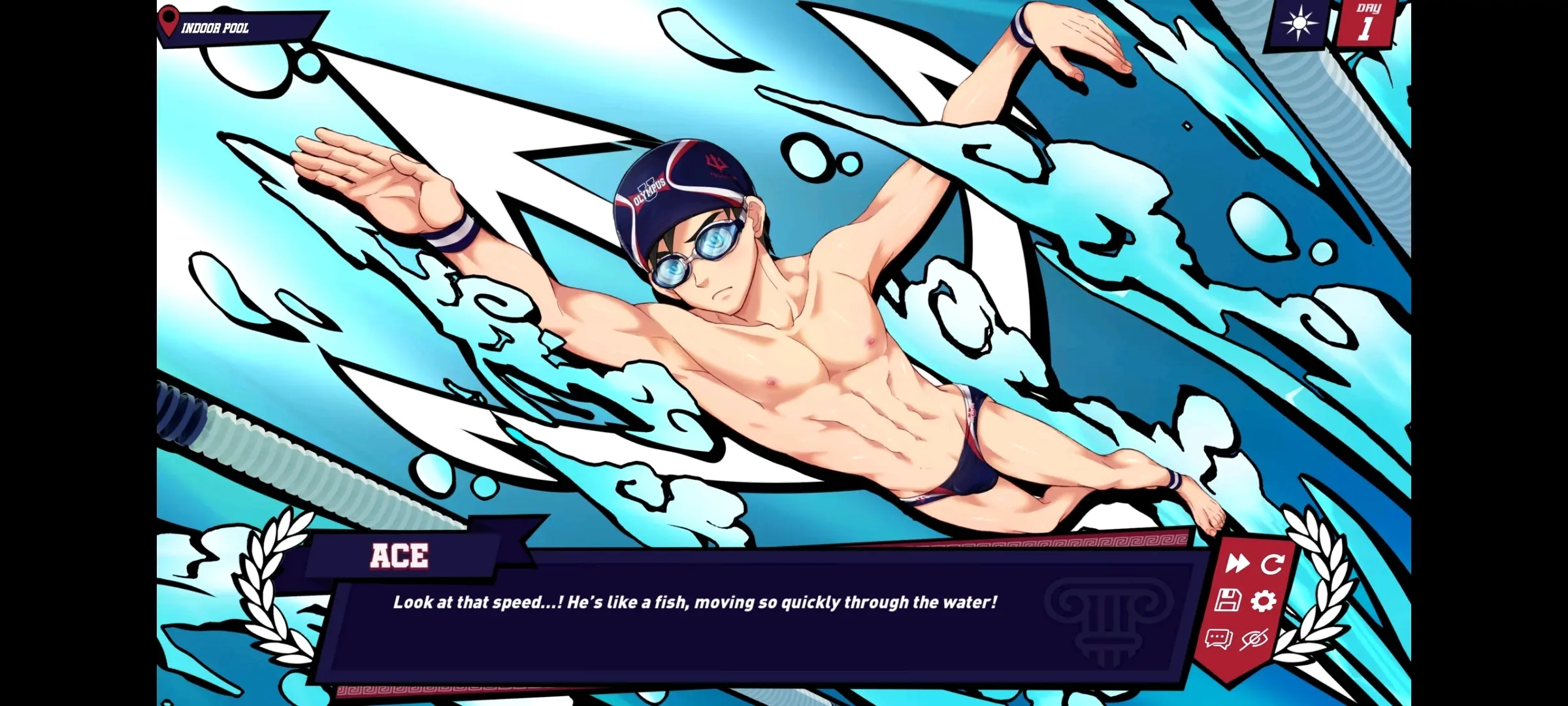Viewport: 1568px width, 706px height.
Task: Toggle auto-advance with the skip arrows
Action: 1239,563
